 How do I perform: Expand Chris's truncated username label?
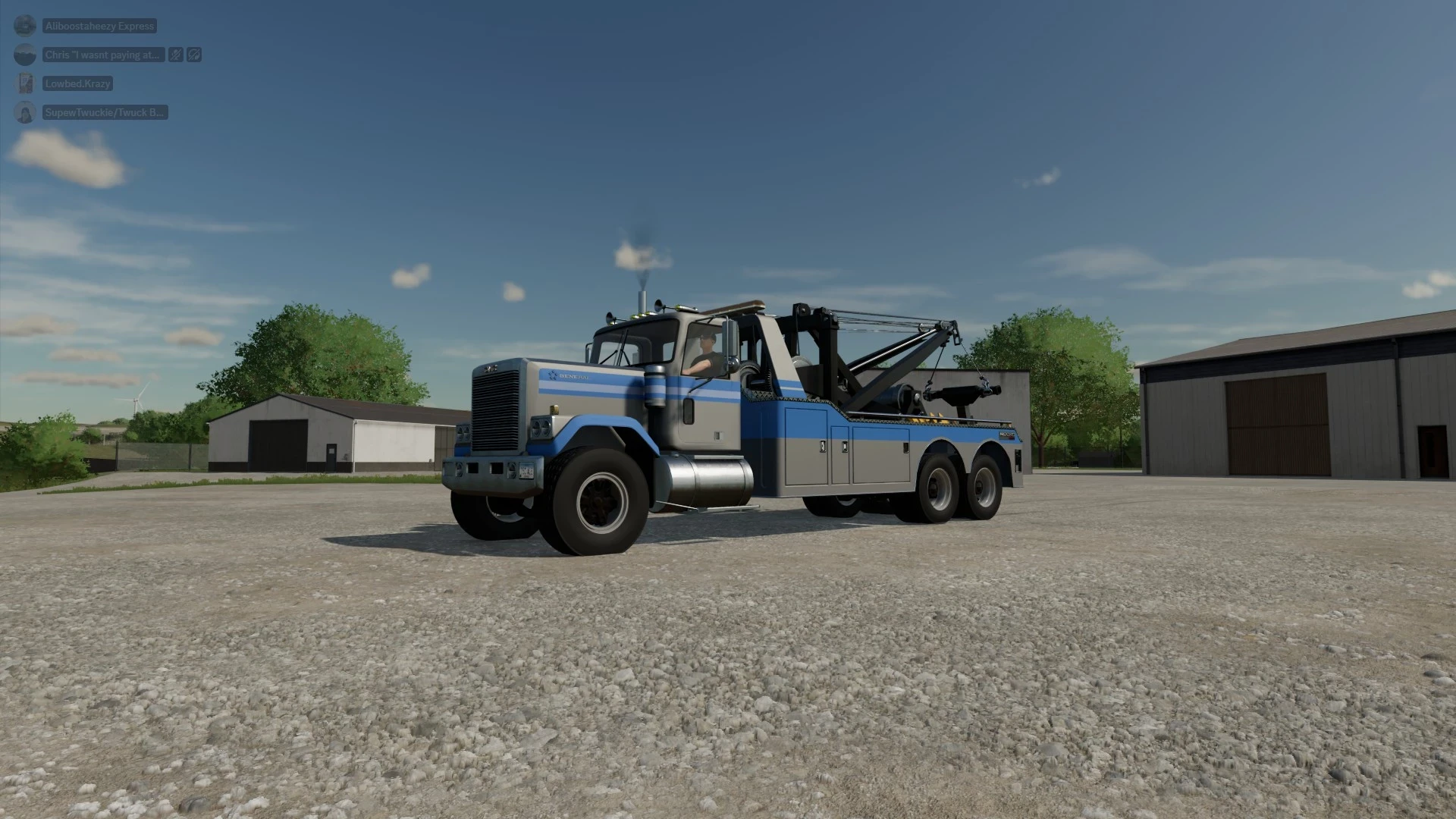[102, 54]
